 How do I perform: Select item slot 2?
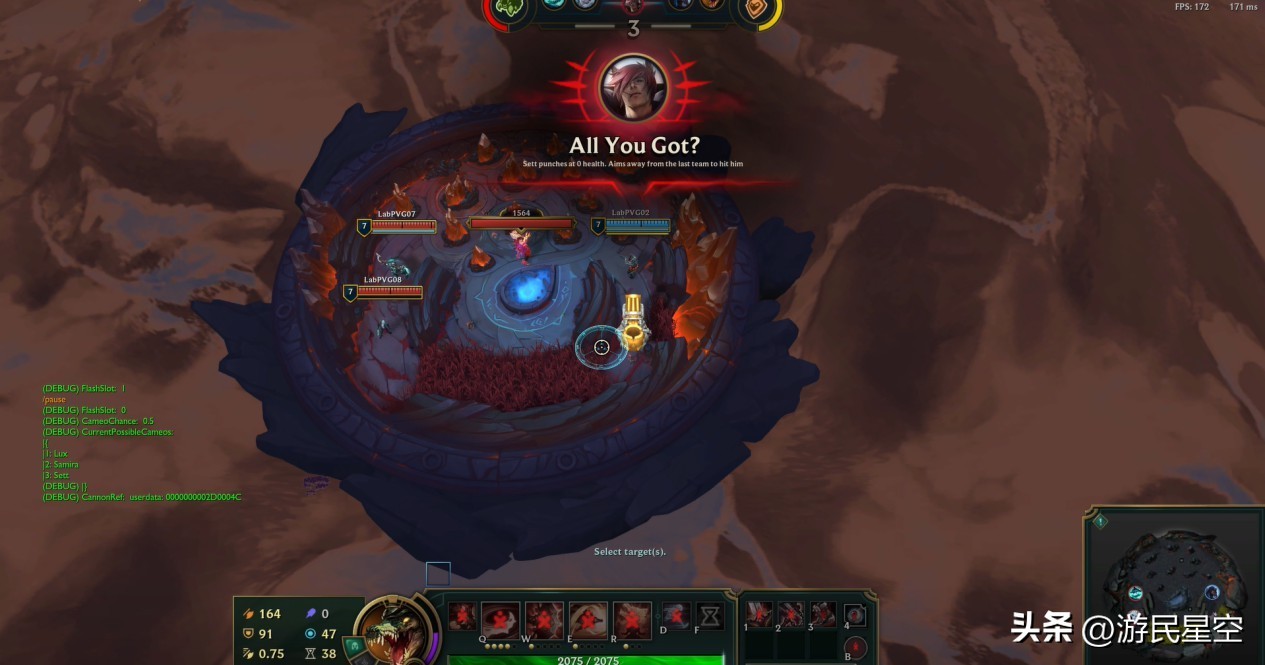click(791, 614)
